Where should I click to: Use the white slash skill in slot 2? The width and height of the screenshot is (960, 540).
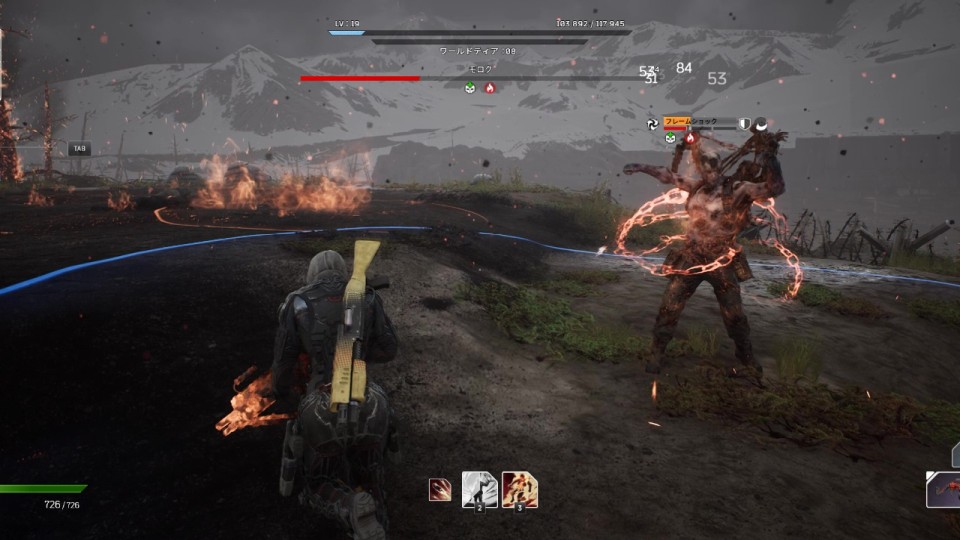point(479,490)
